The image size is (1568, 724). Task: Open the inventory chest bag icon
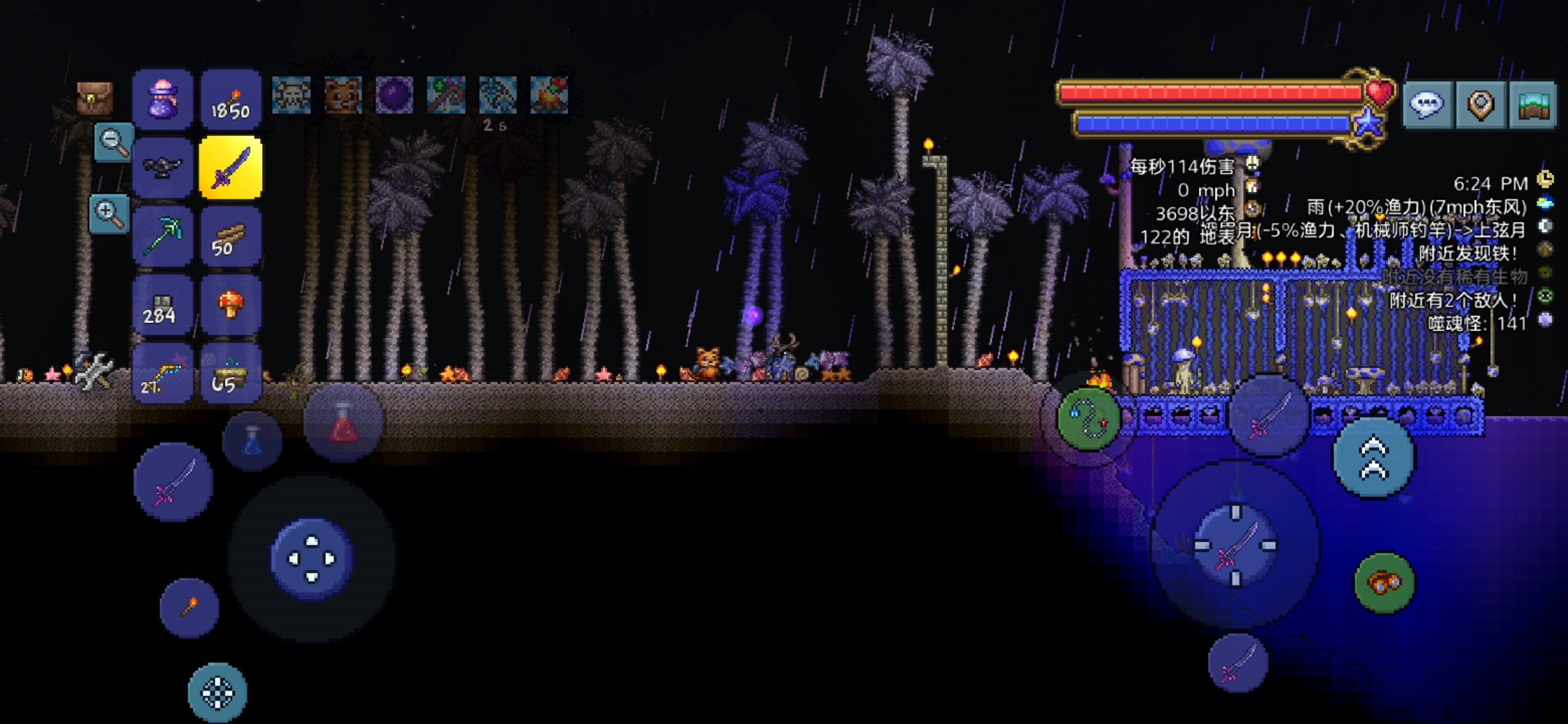[x=94, y=99]
